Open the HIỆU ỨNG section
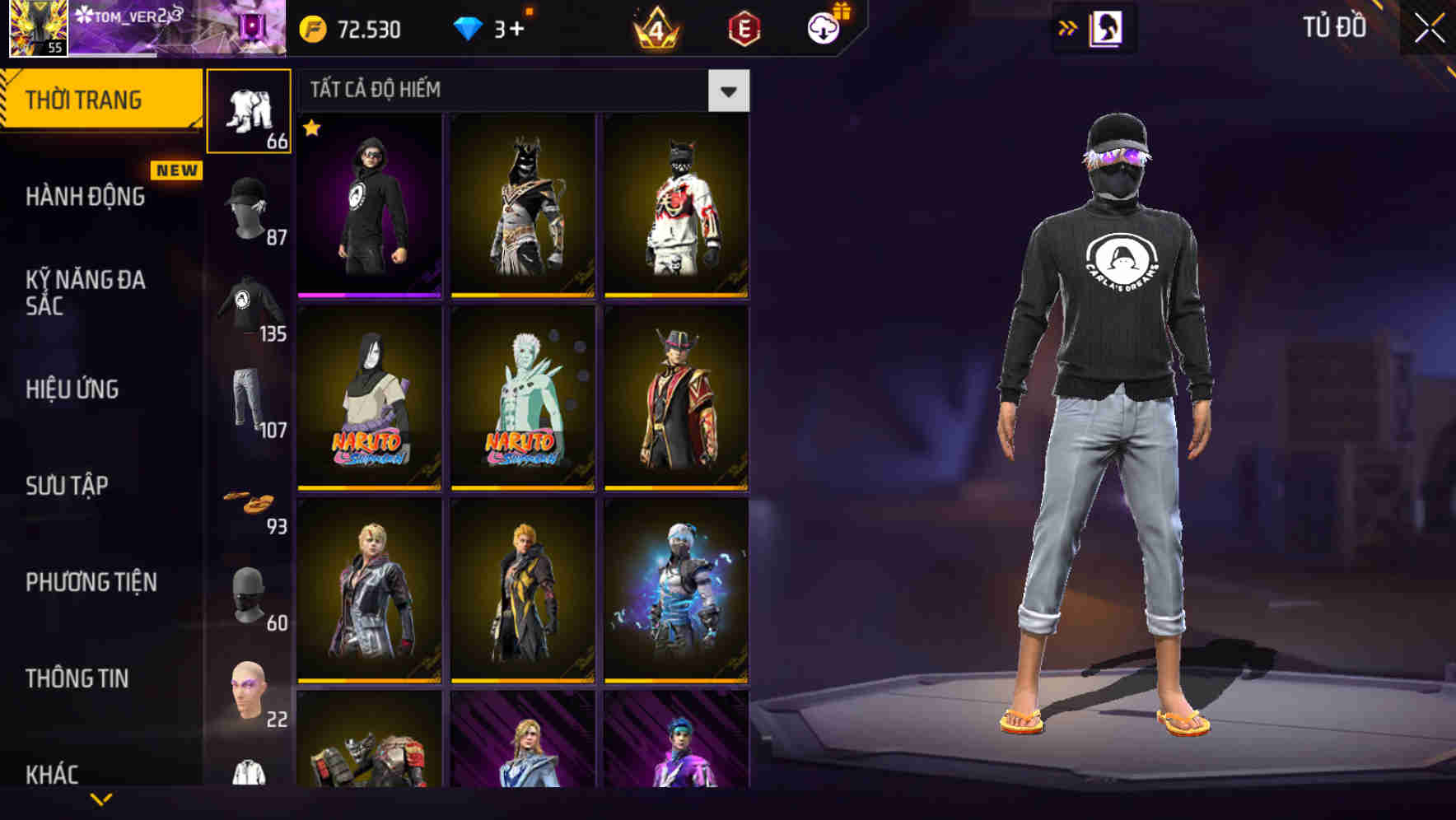This screenshot has height=820, width=1456. [74, 389]
